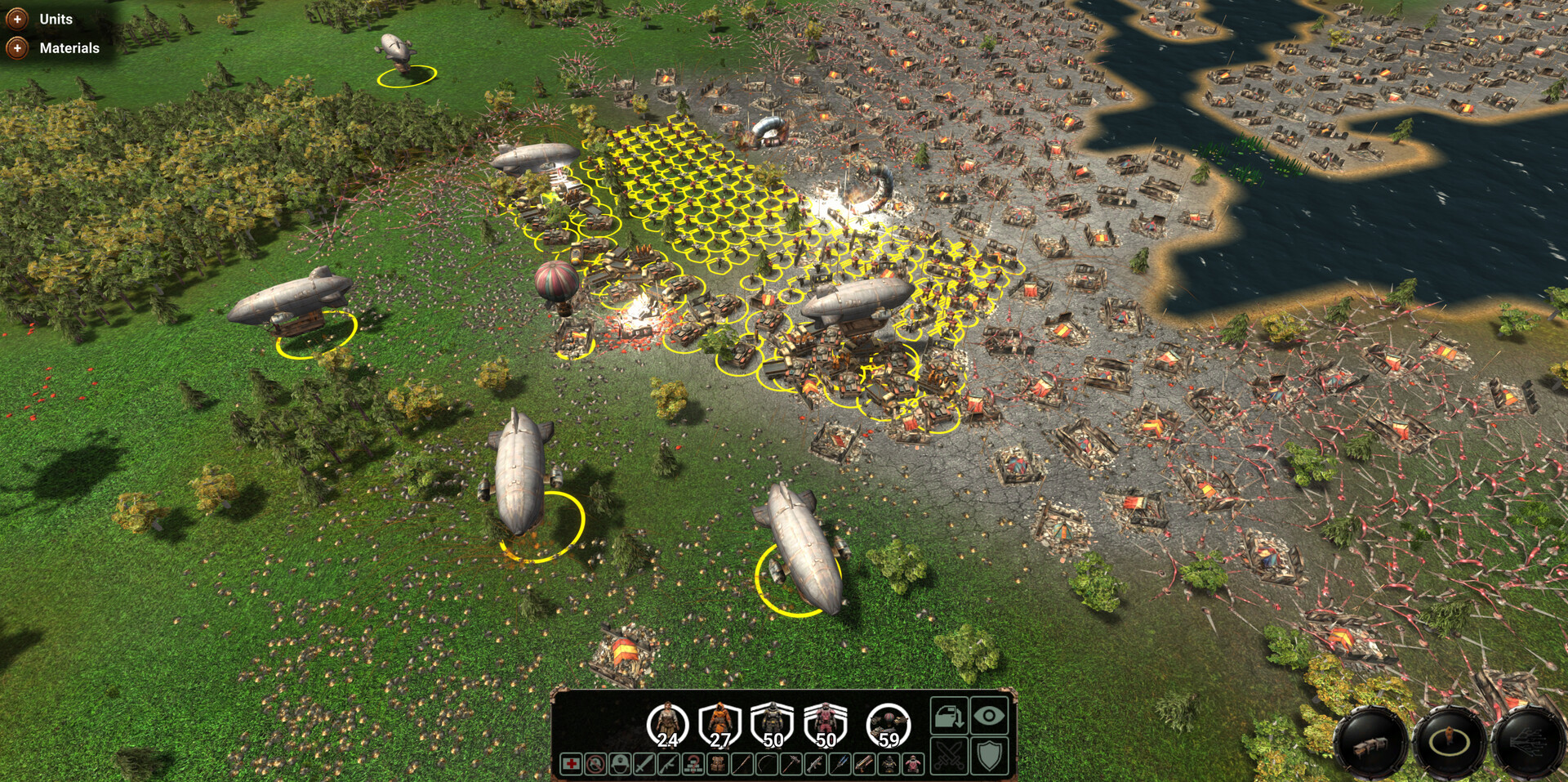The width and height of the screenshot is (1568, 782).
Task: Toggle the eye visibility button
Action: [x=989, y=717]
